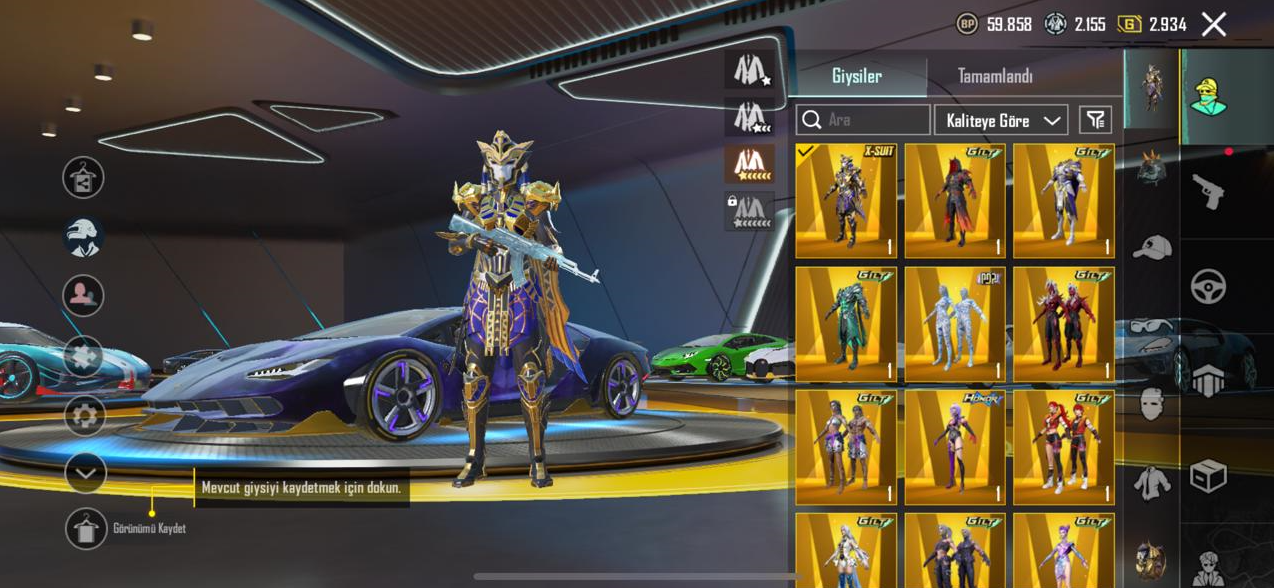The width and height of the screenshot is (1274, 588).
Task: Open the outfit filter options
Action: tap(1096, 120)
